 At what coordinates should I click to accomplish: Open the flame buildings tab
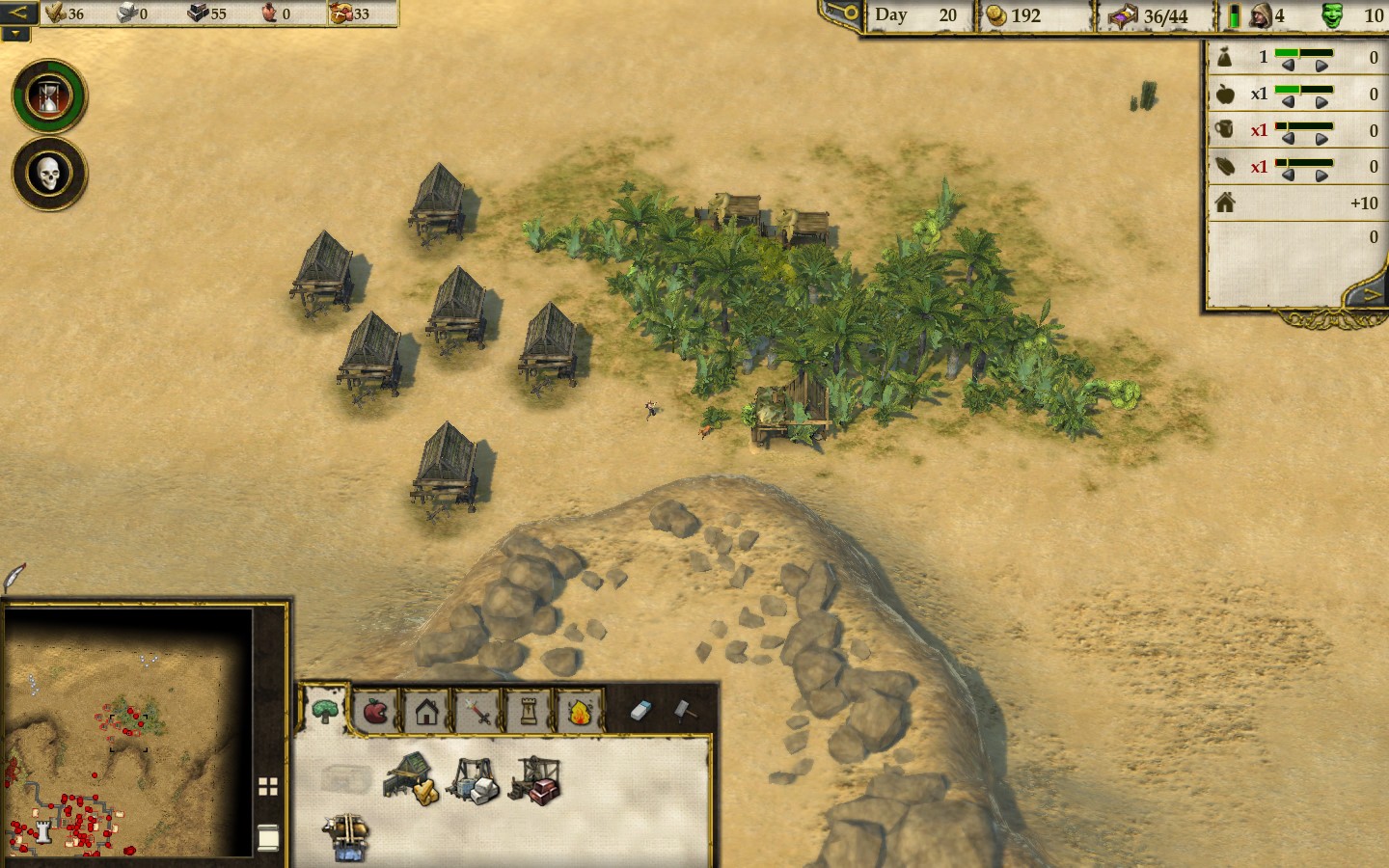(580, 712)
